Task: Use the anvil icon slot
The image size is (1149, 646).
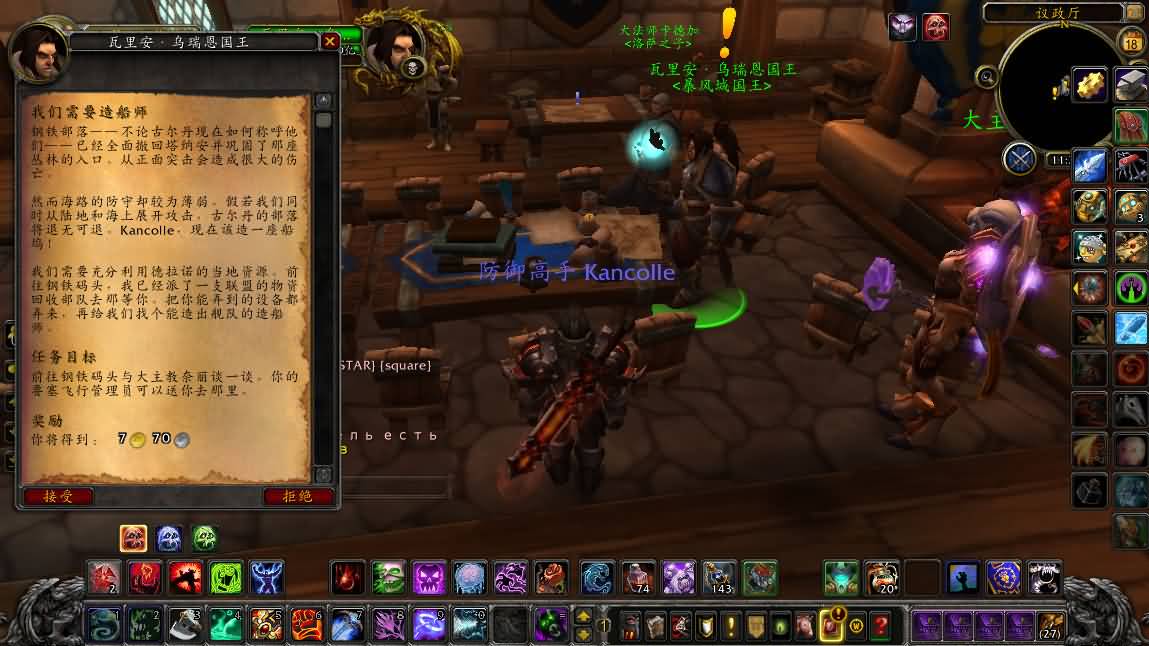Action: [1131, 84]
